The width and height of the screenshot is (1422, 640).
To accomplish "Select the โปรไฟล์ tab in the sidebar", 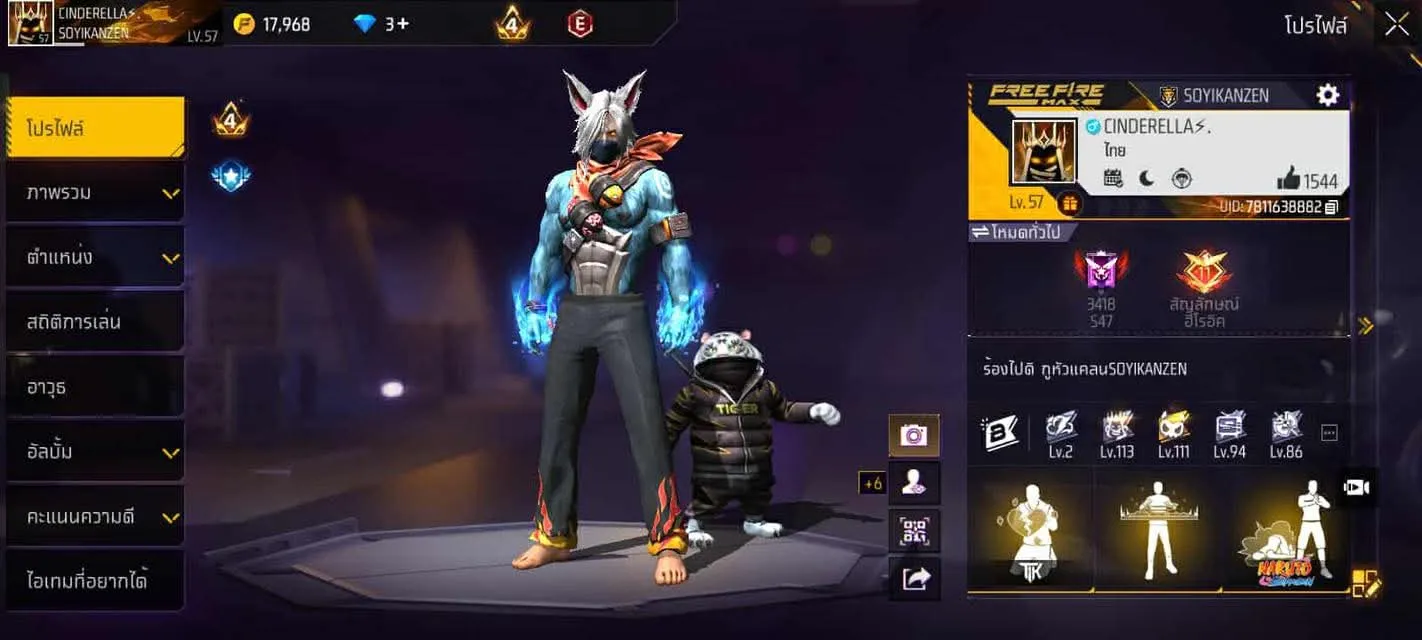I will tap(95, 128).
